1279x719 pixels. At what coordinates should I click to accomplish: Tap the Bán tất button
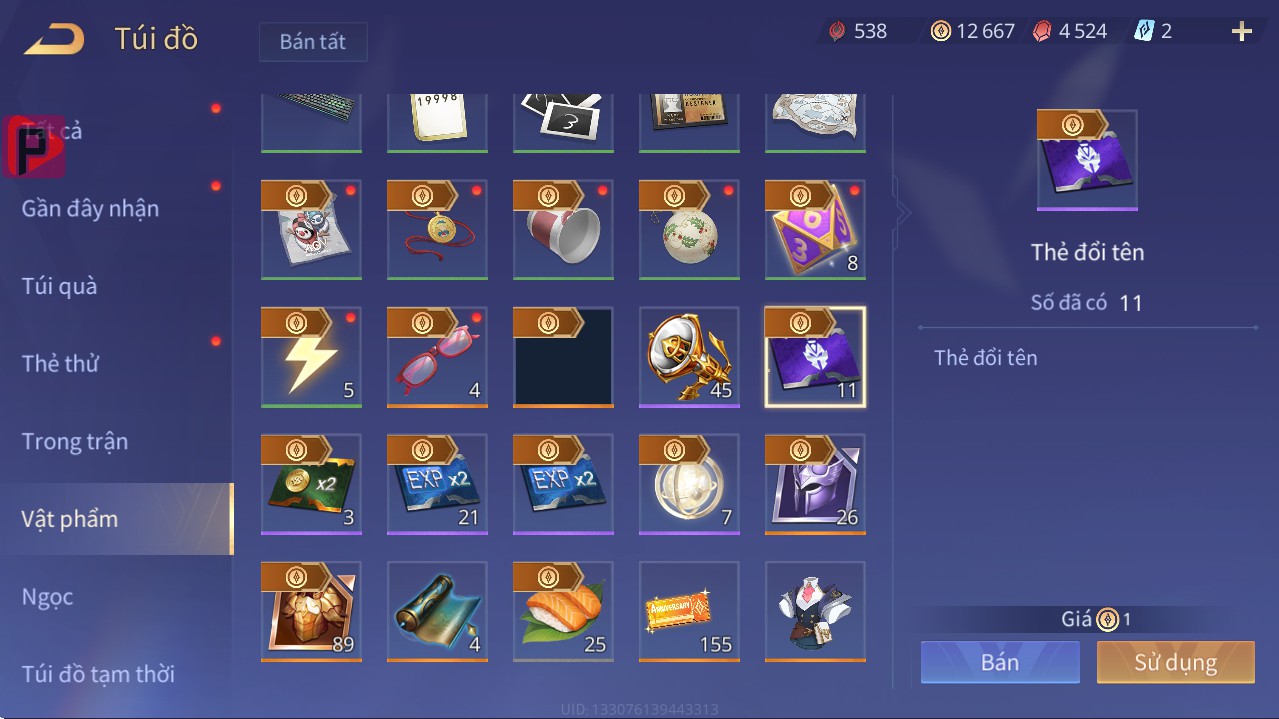point(313,42)
